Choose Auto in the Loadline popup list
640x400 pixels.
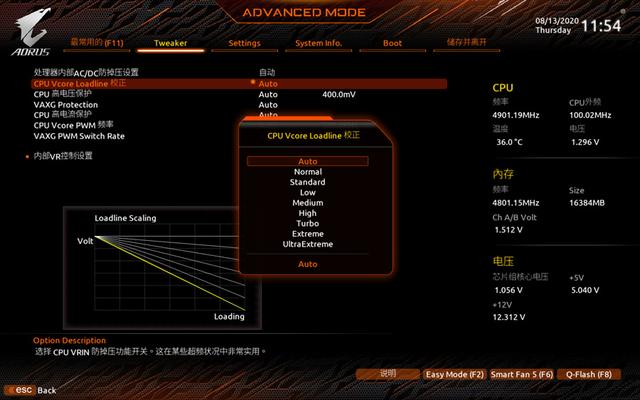point(308,161)
